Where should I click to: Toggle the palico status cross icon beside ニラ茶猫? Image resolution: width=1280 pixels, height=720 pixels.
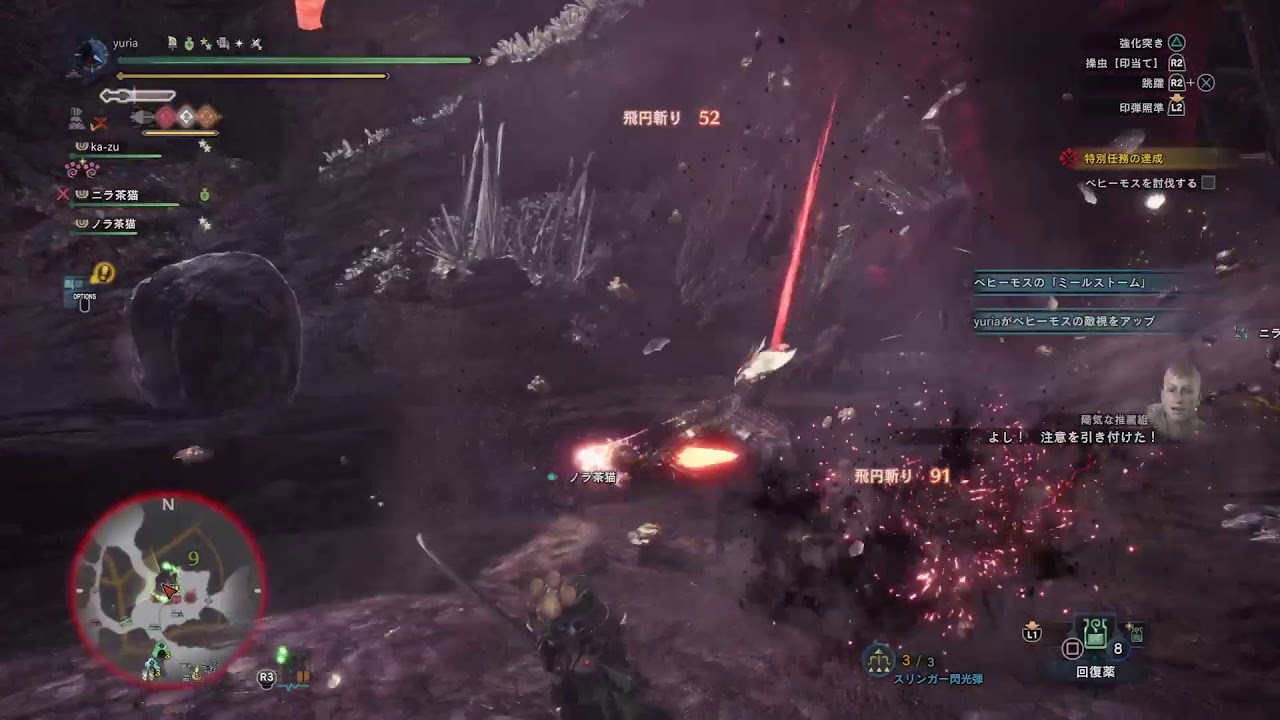[64, 193]
